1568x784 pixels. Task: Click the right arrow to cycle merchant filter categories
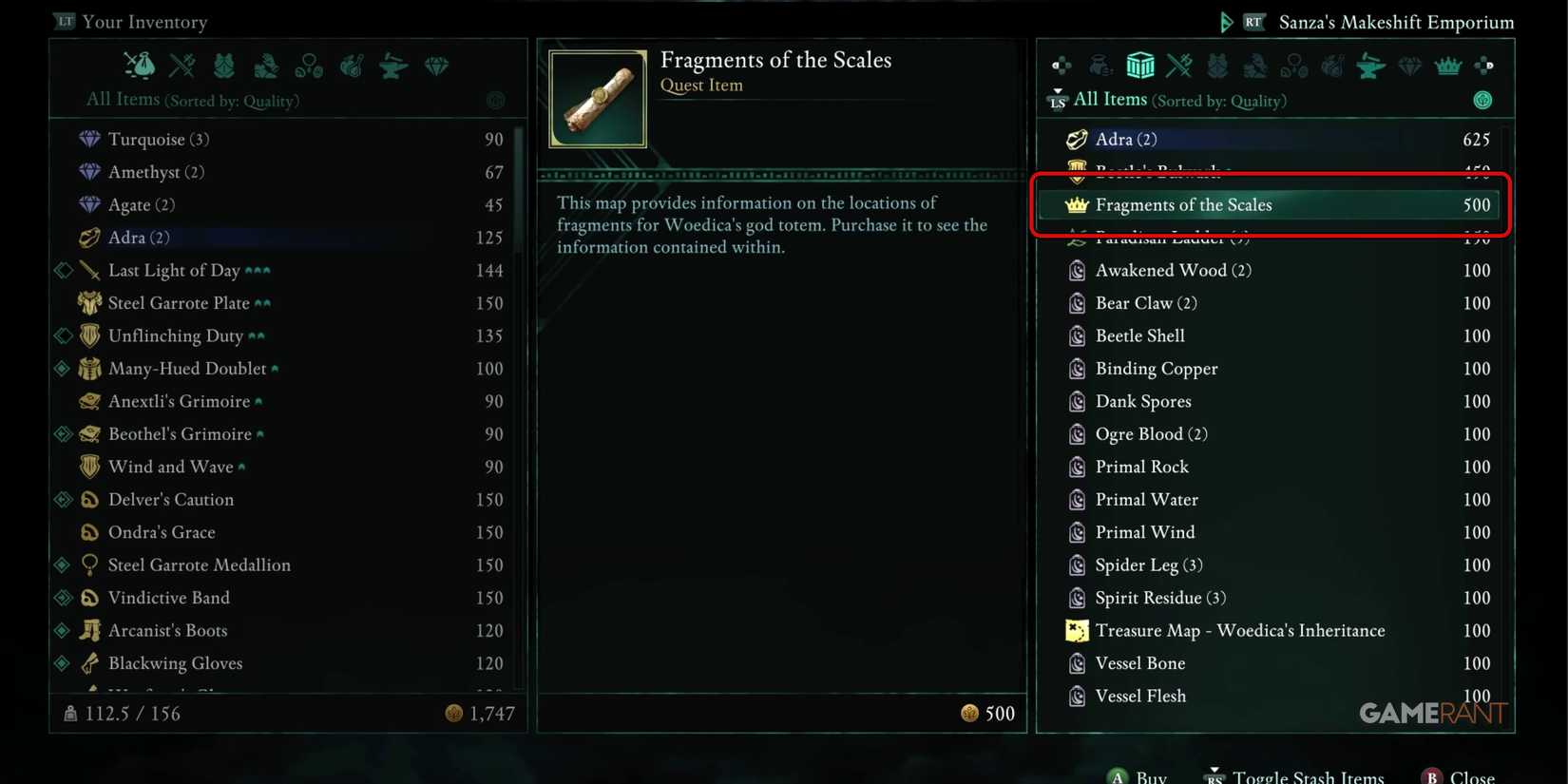point(1484,65)
